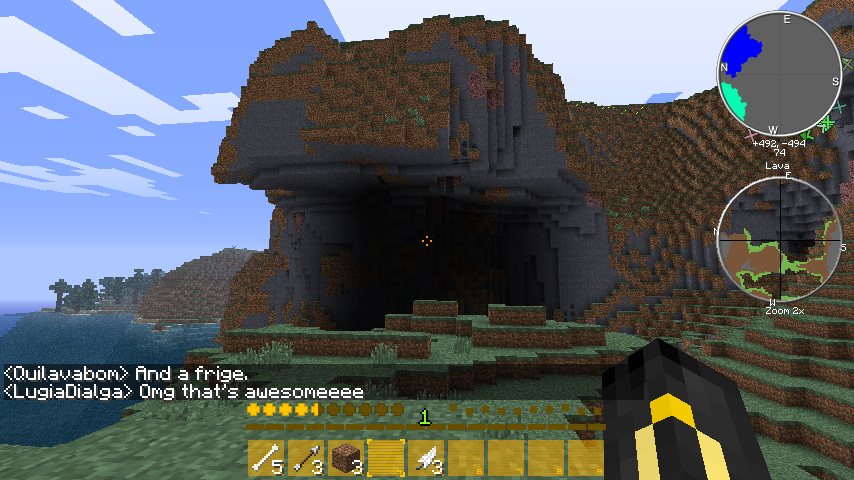Image resolution: width=854 pixels, height=480 pixels.
Task: Click the lower terrain minimap labeled Zoom 2x
Action: [778, 240]
